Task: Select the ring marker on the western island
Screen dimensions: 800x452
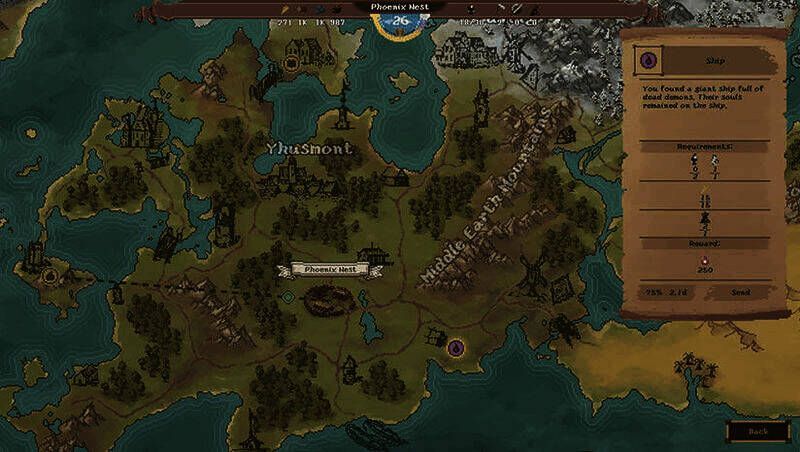Action: (x=51, y=276)
